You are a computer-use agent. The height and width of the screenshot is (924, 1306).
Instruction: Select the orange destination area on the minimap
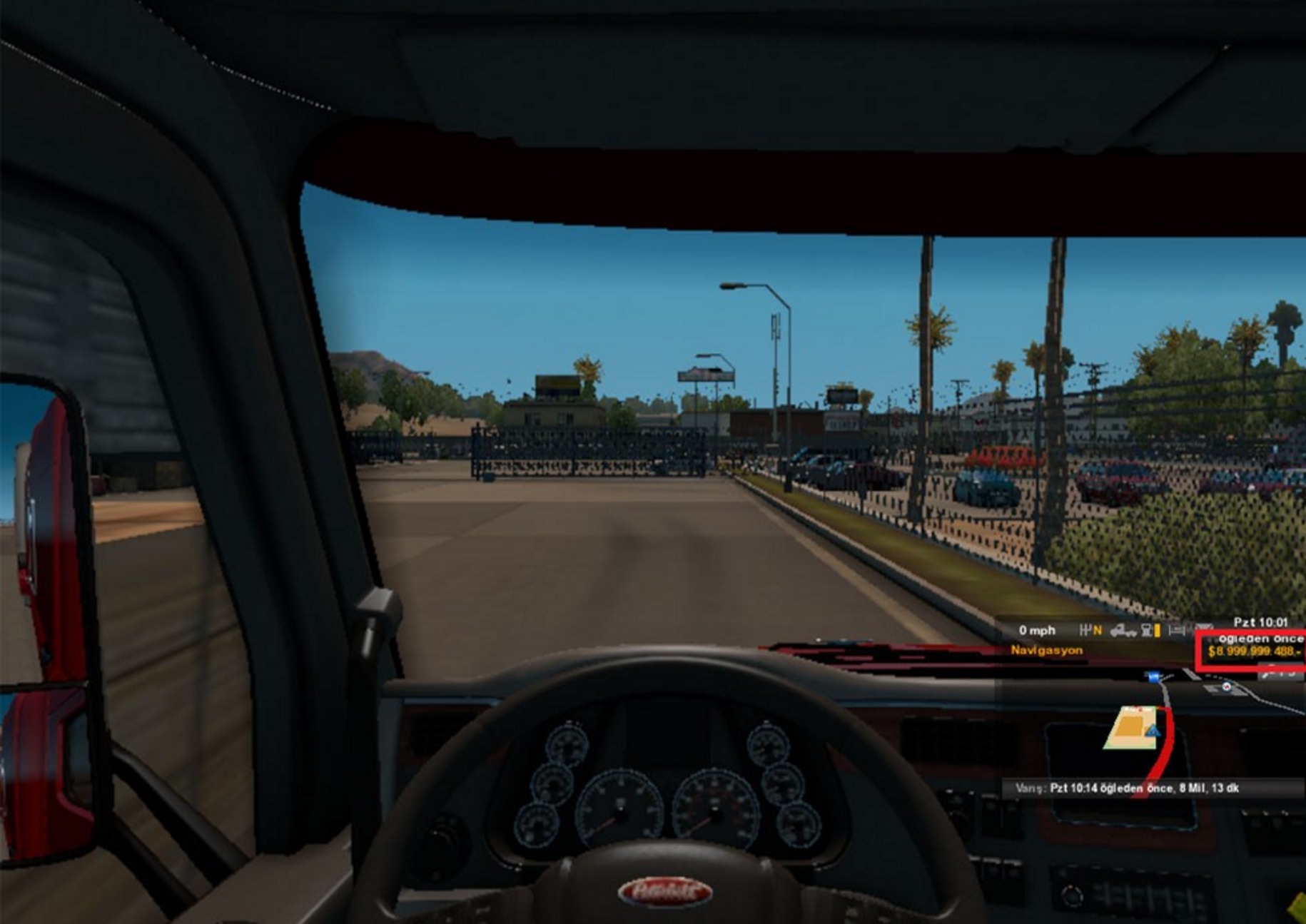tap(1130, 726)
